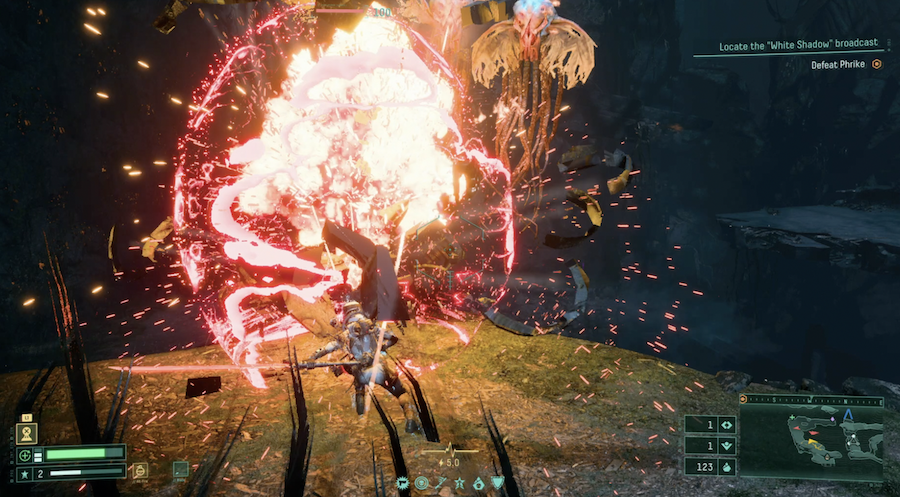Use the health injector plus icon
The image size is (900, 497).
point(24,454)
